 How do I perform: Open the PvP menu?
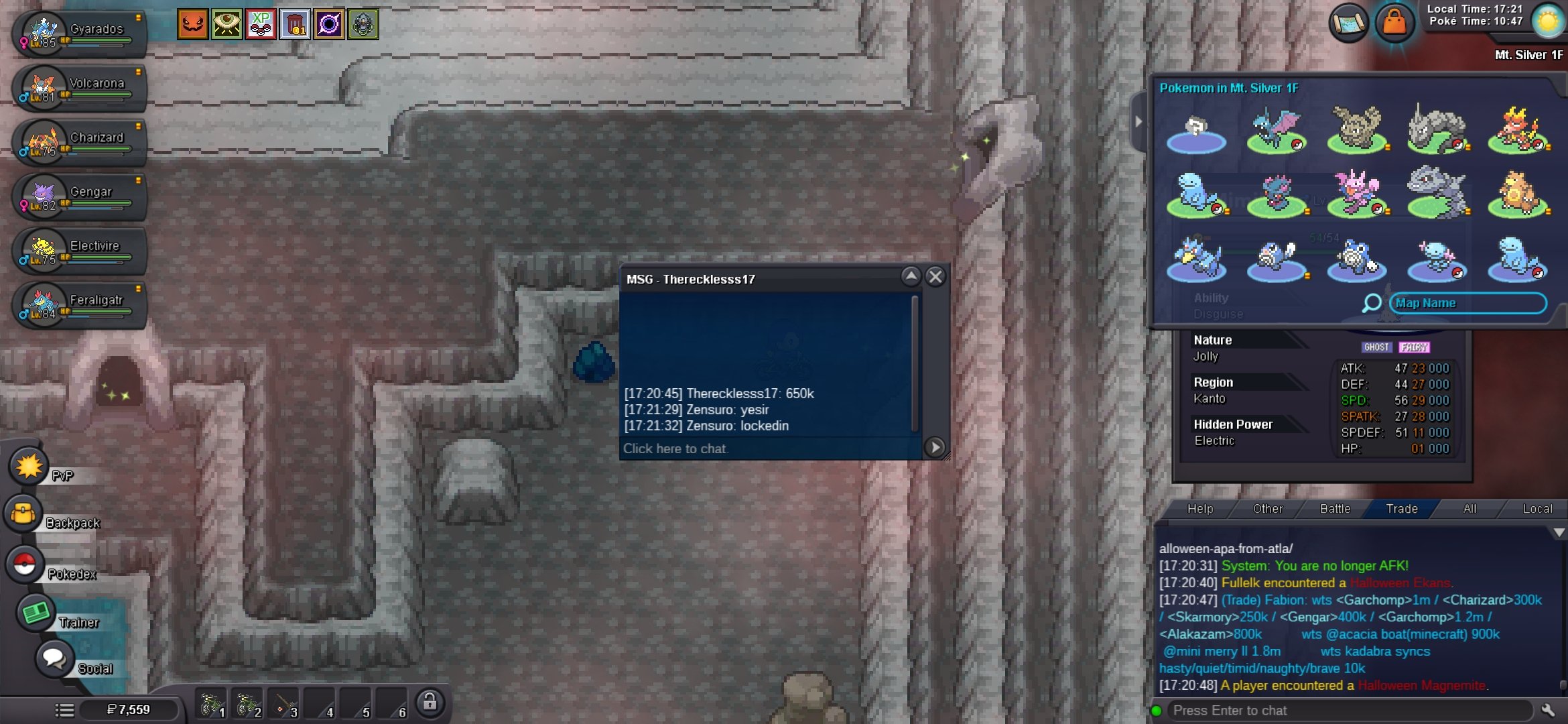pos(28,466)
